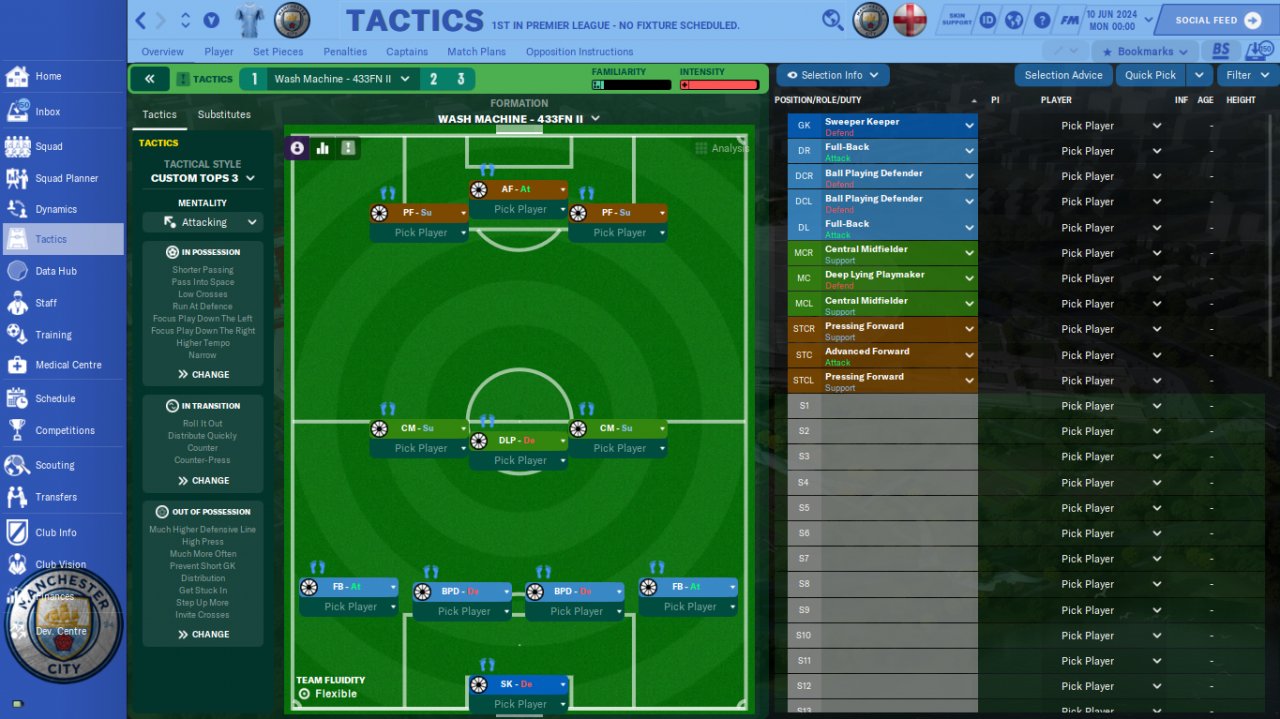Open the Scouting section
This screenshot has height=719, width=1280.
[54, 465]
